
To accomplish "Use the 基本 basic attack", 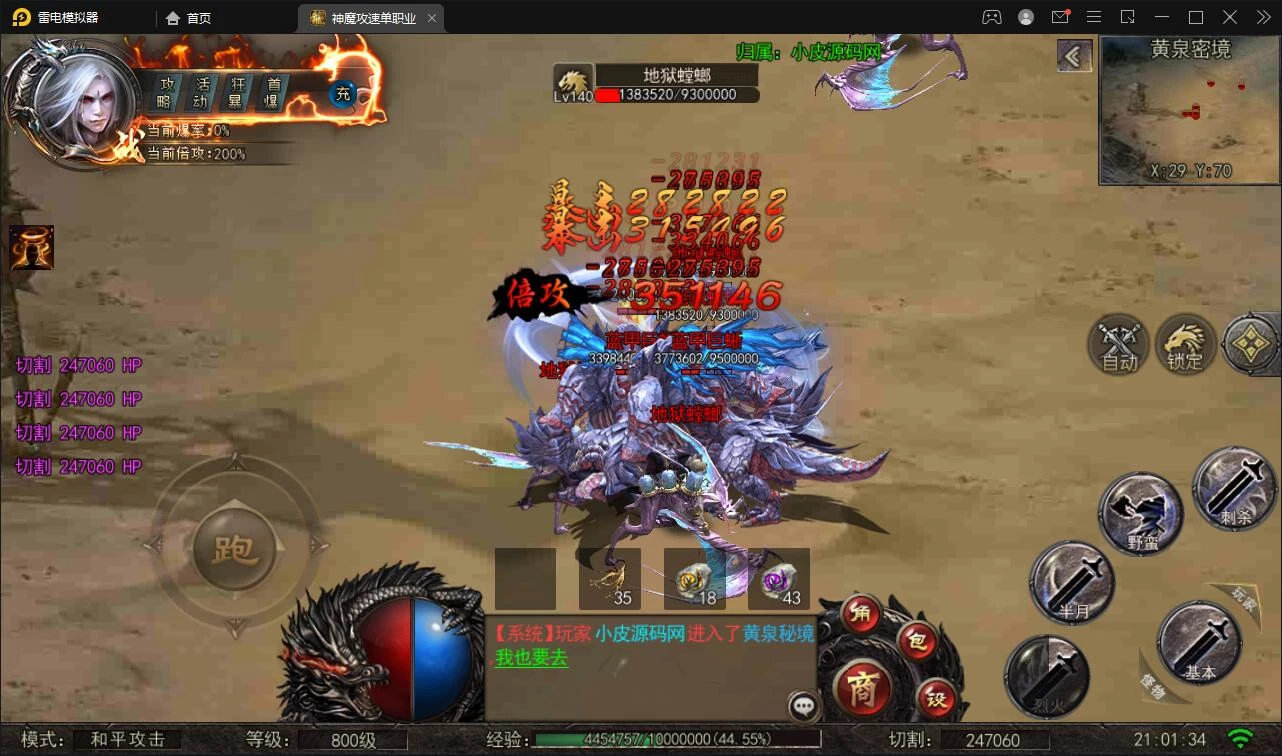I will pyautogui.click(x=1199, y=643).
